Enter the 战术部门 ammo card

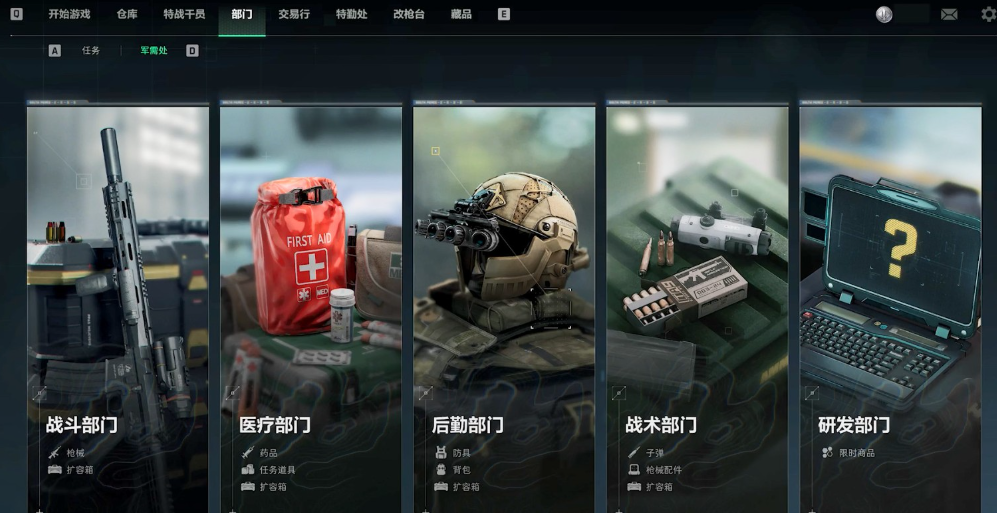point(697,300)
